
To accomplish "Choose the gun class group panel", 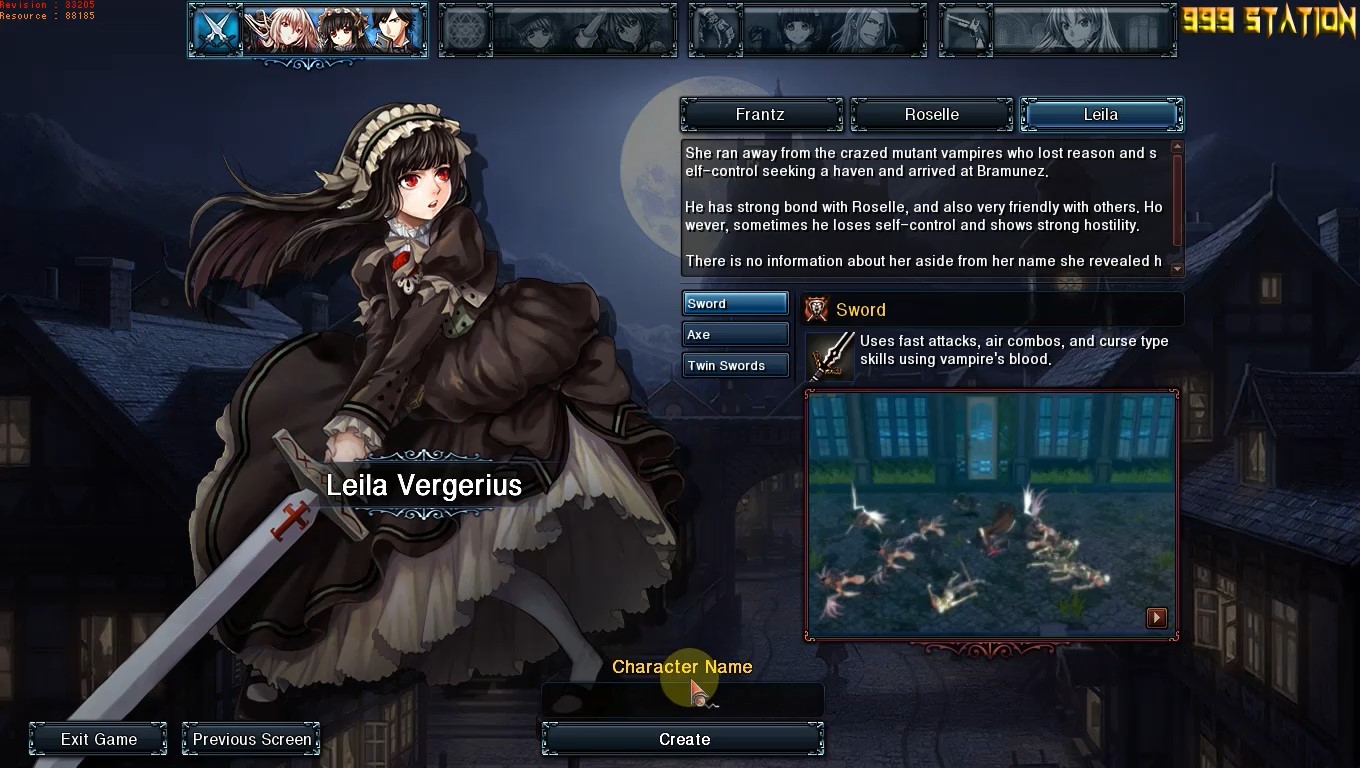I will (x=1058, y=30).
